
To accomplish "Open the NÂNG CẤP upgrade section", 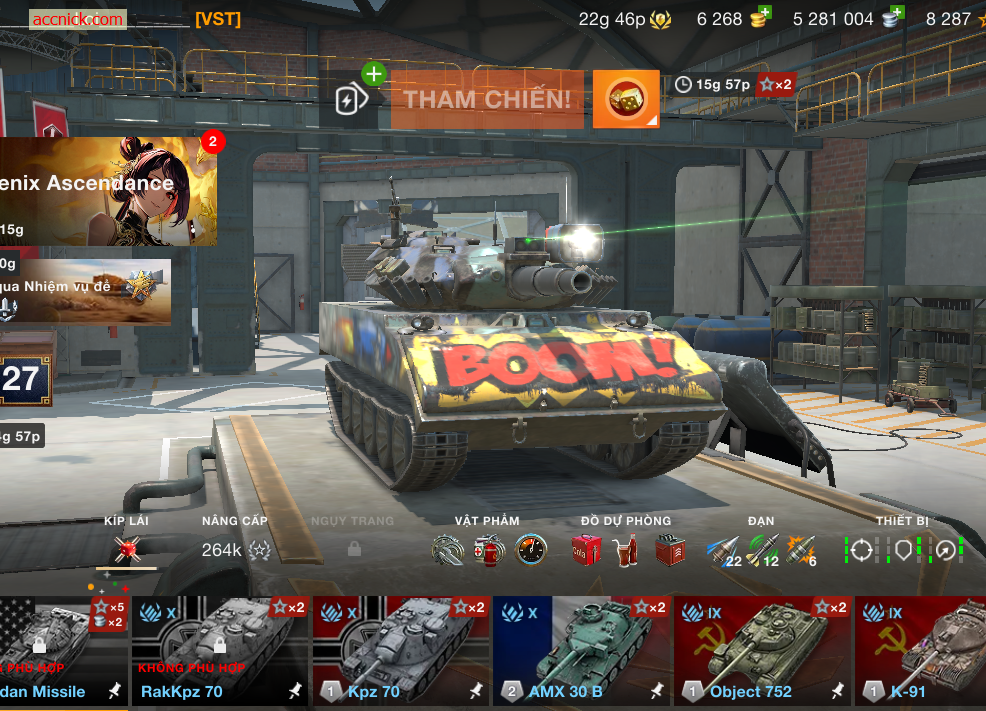I will pyautogui.click(x=235, y=548).
